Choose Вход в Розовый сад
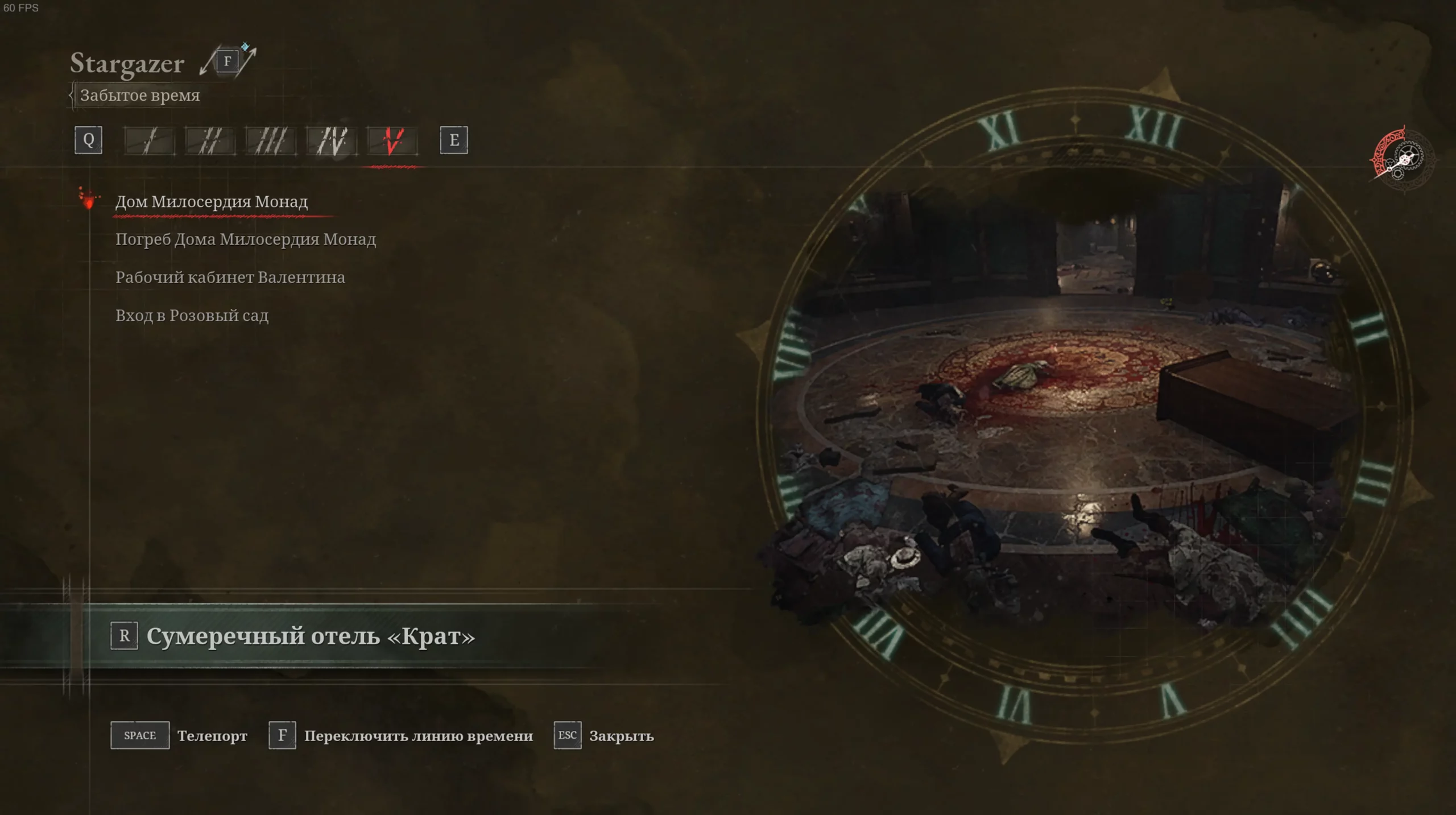 click(192, 316)
